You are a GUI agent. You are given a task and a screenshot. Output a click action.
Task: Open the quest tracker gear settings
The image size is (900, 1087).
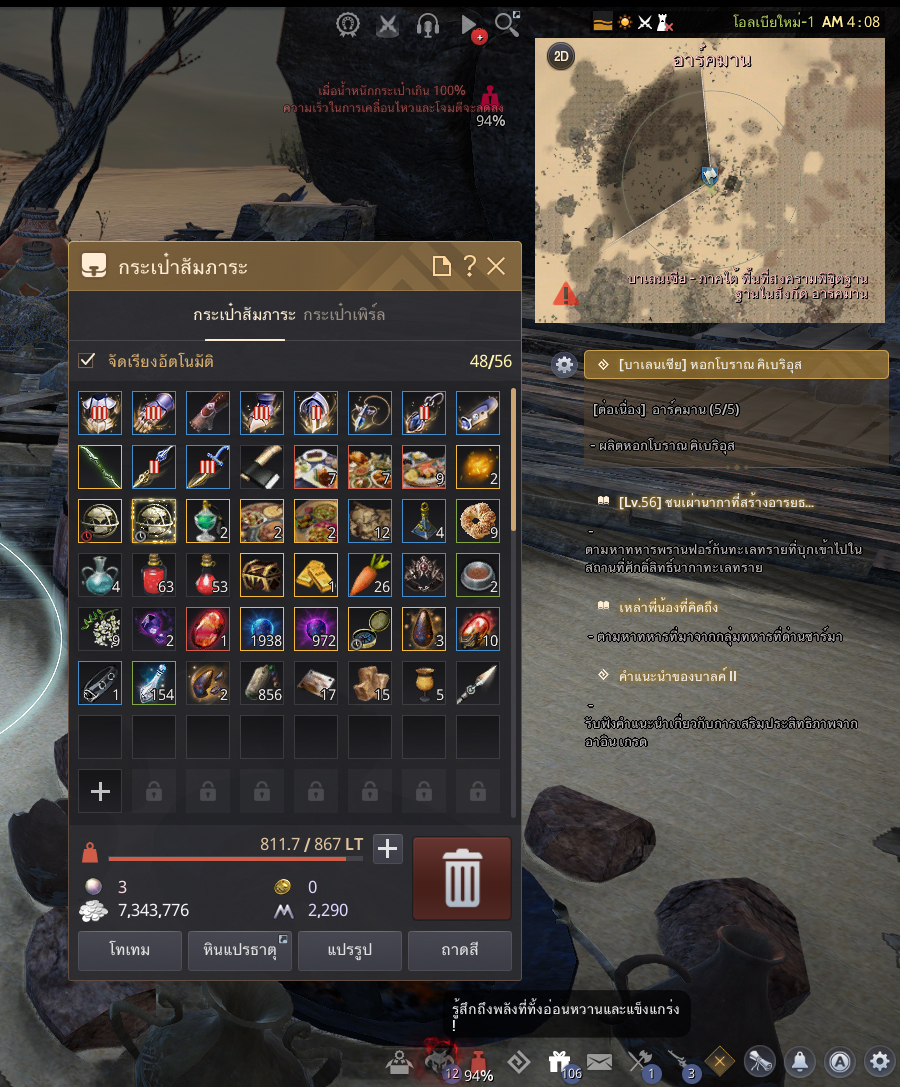point(564,365)
